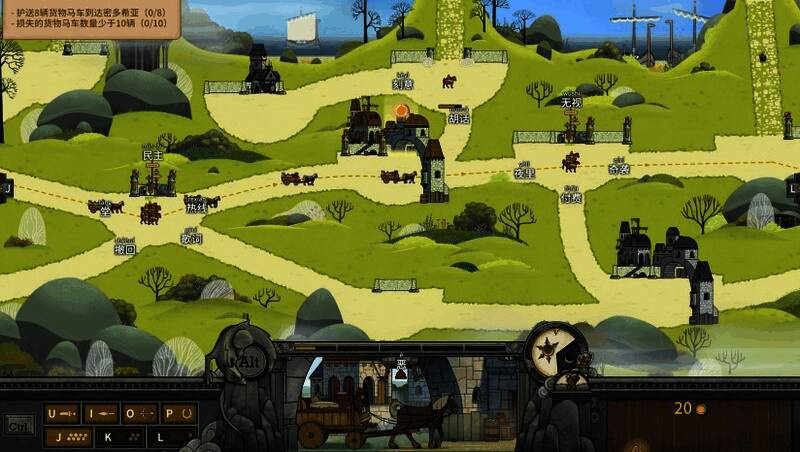Click the day-night compass dial

point(550,350)
